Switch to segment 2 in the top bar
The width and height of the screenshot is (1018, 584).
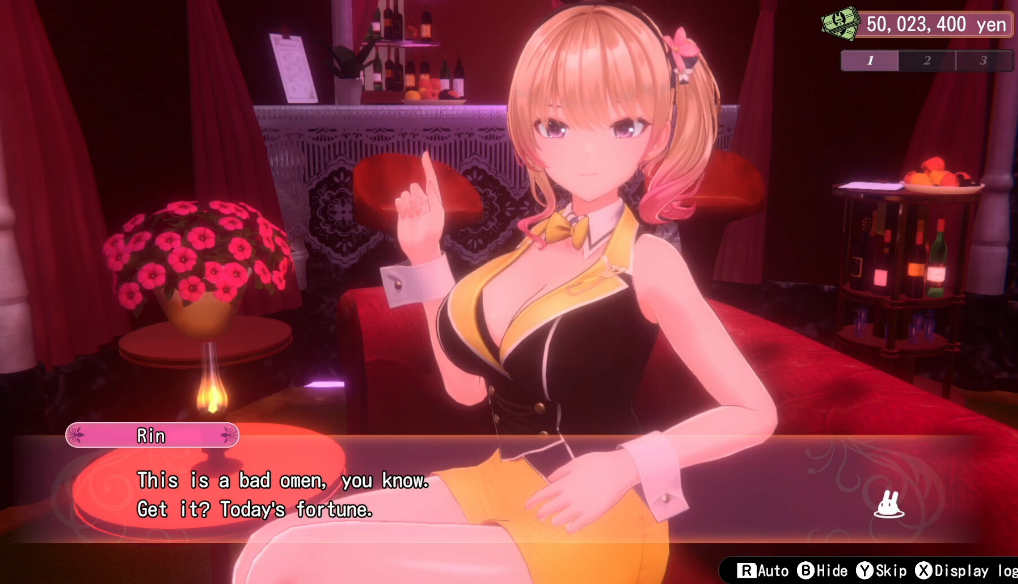point(926,61)
